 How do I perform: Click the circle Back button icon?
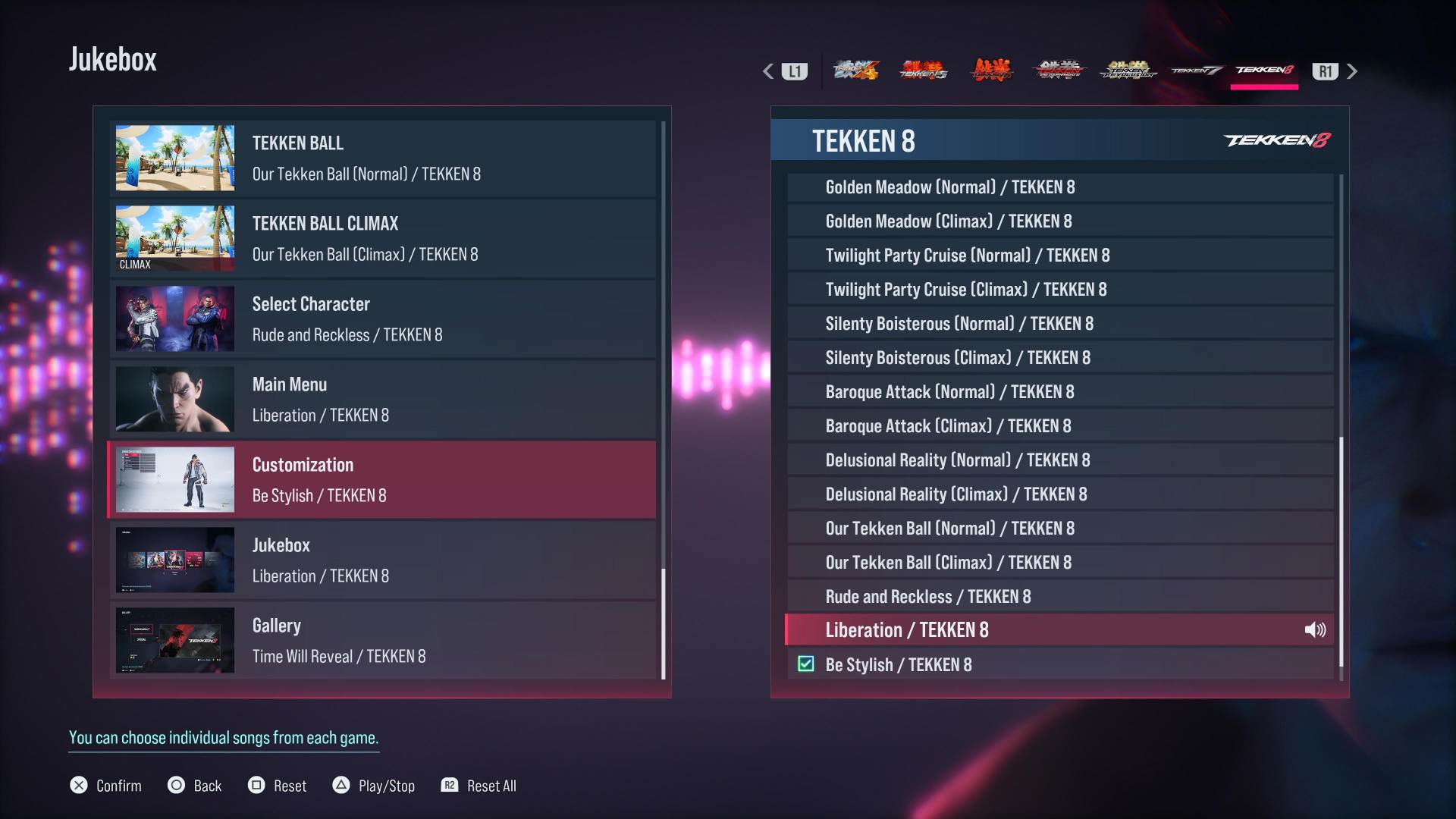coord(176,786)
